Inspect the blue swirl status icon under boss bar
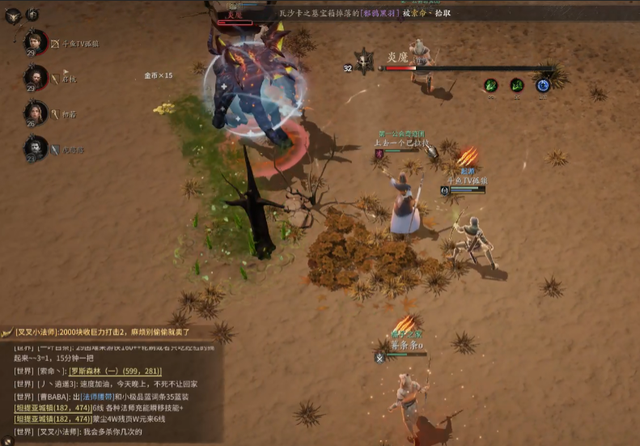 coord(543,86)
